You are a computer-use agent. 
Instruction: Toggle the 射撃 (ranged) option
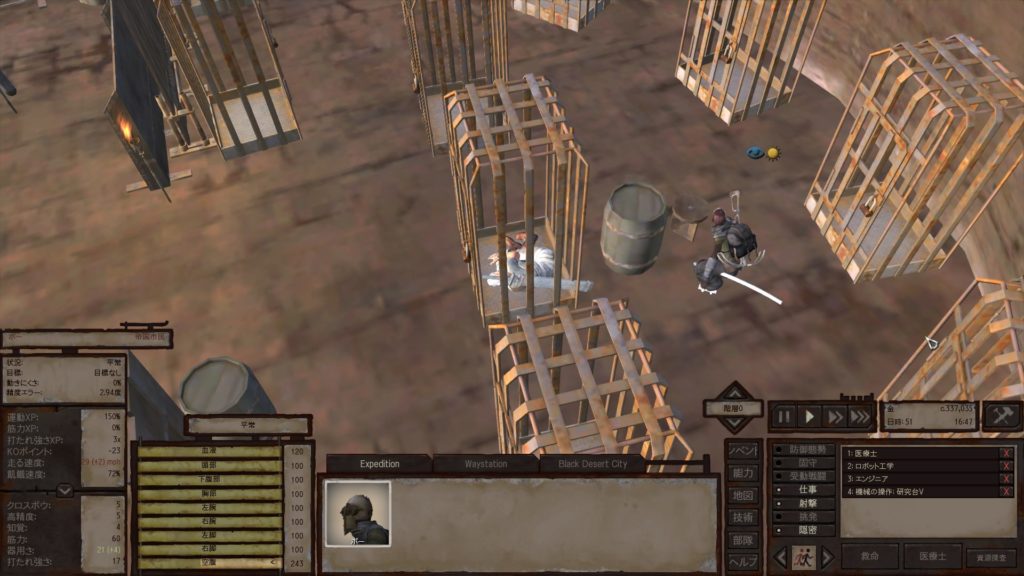coord(807,504)
